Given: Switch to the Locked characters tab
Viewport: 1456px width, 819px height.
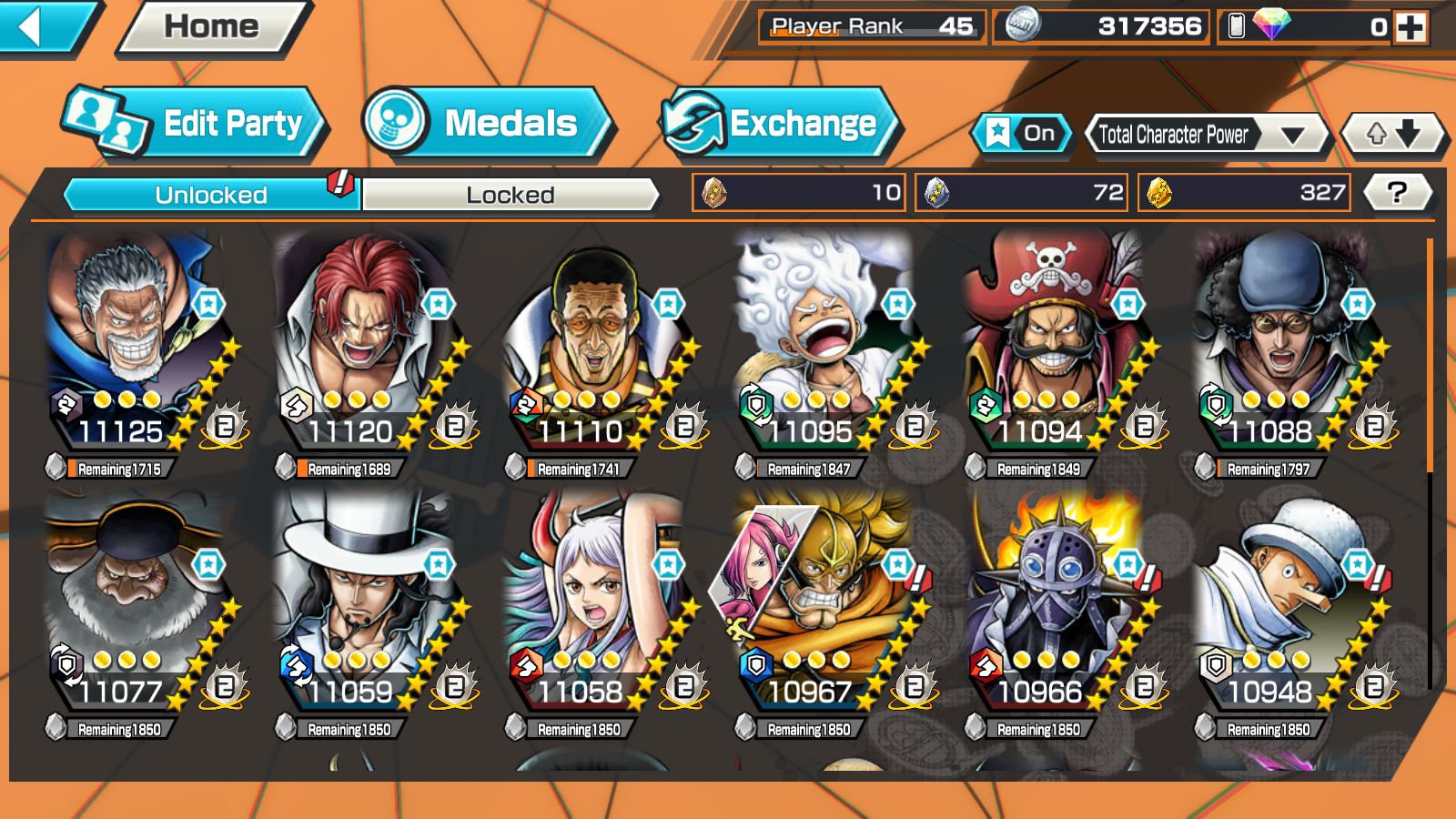Looking at the screenshot, I should point(510,195).
